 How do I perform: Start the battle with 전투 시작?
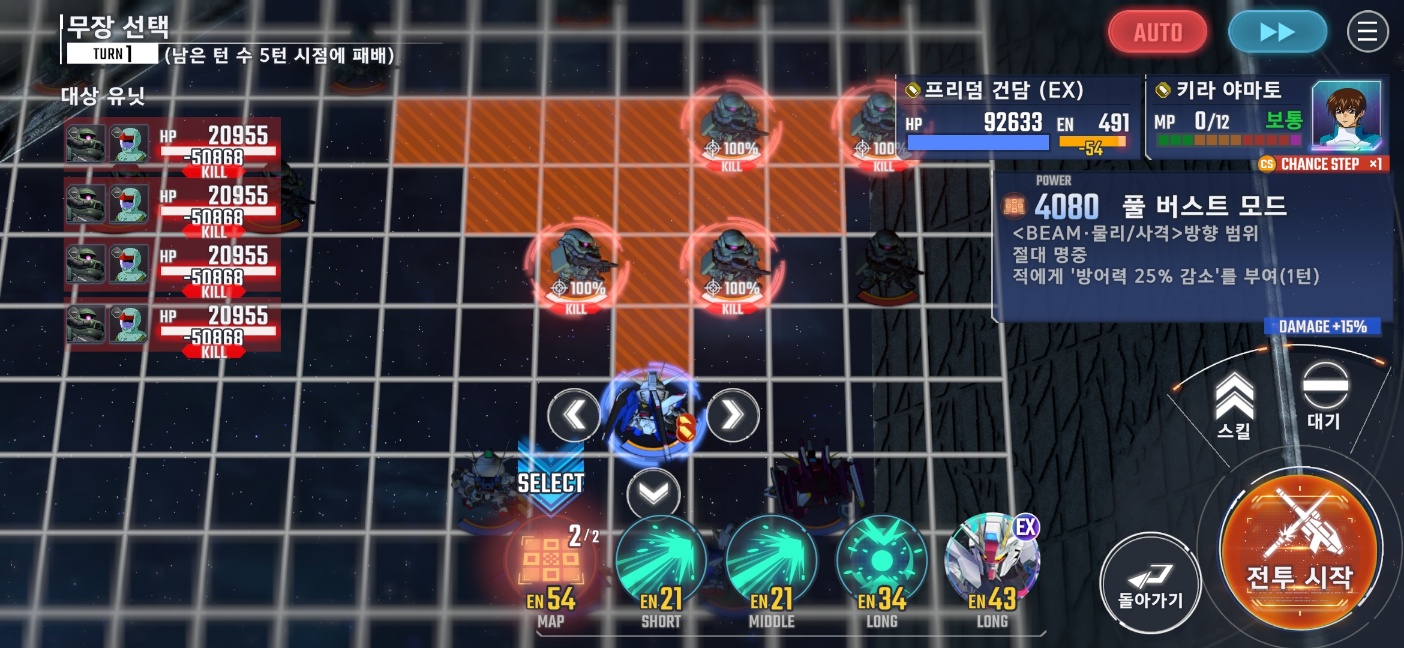[x=1298, y=548]
